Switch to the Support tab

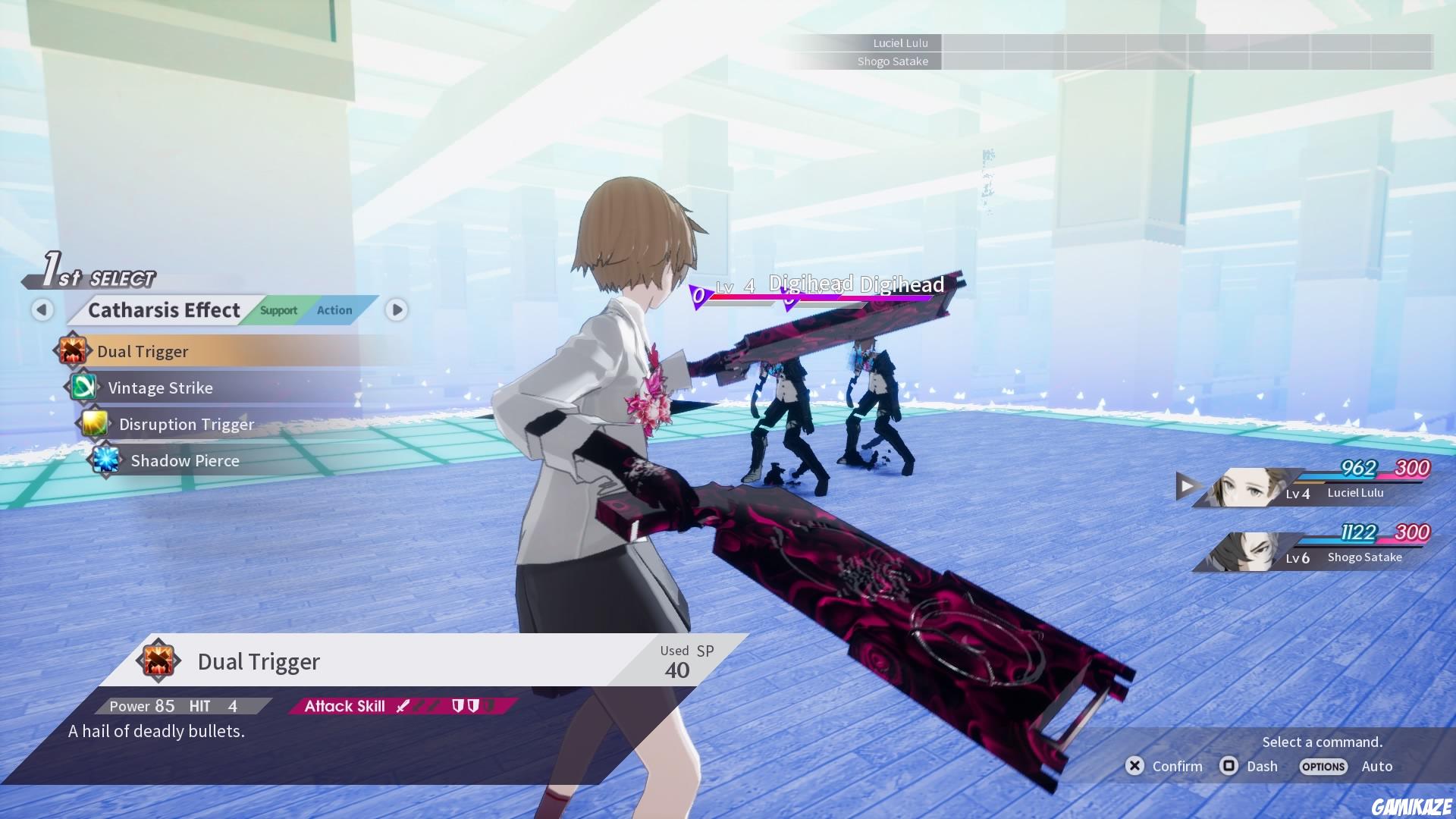[278, 310]
